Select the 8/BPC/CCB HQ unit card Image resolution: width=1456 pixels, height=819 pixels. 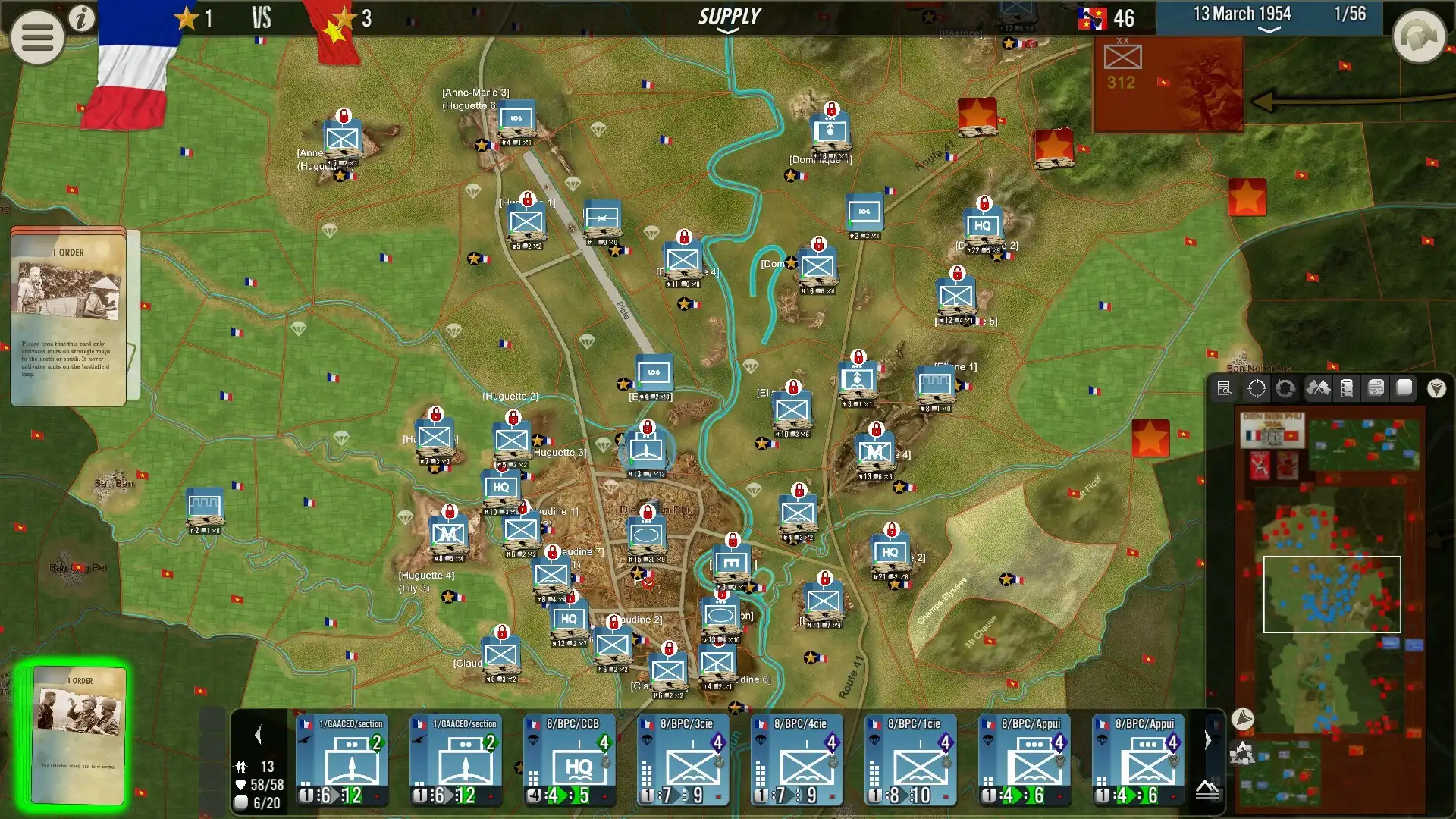pos(570,758)
